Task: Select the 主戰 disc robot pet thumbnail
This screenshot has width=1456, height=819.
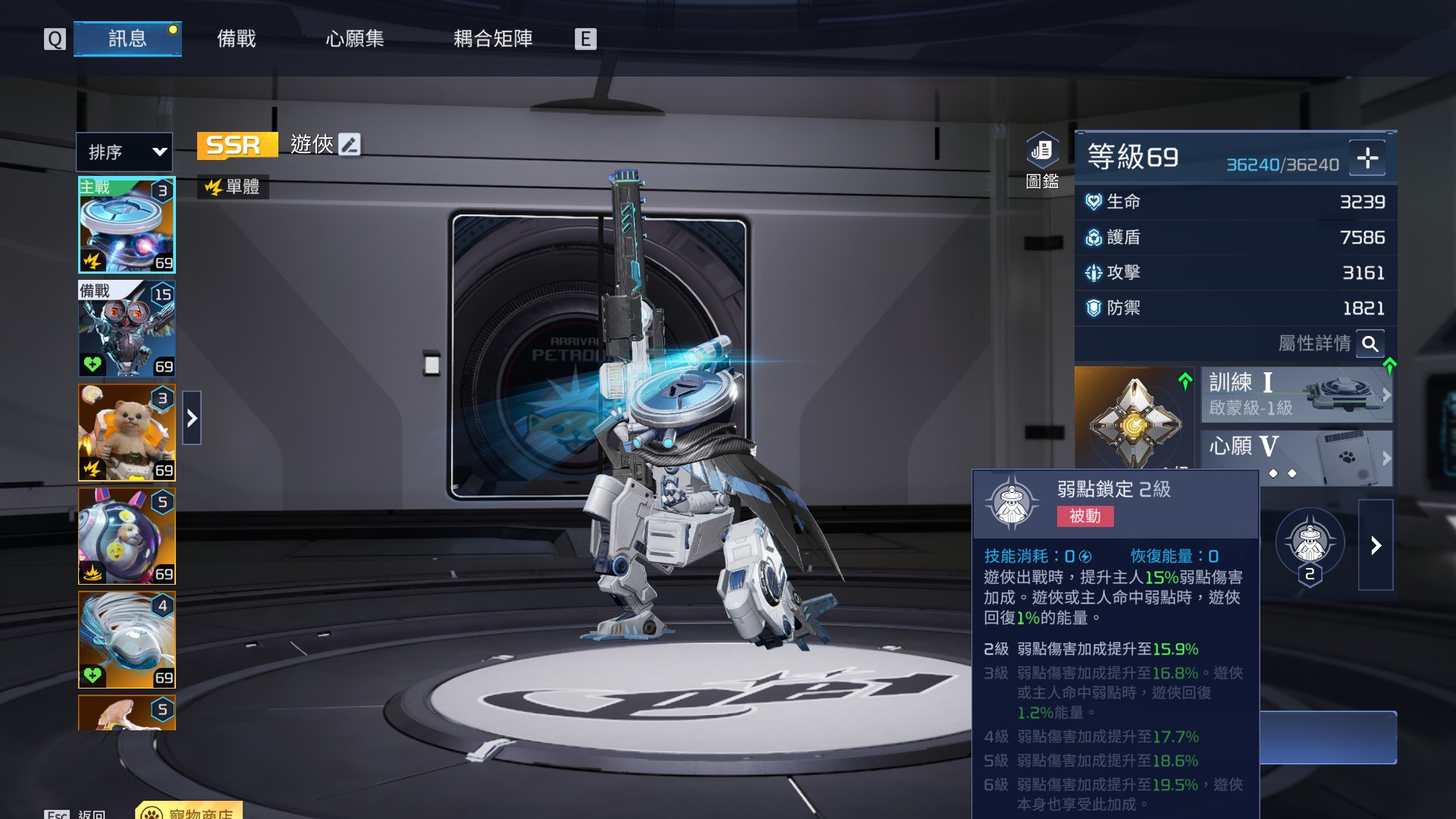Action: pos(127,225)
